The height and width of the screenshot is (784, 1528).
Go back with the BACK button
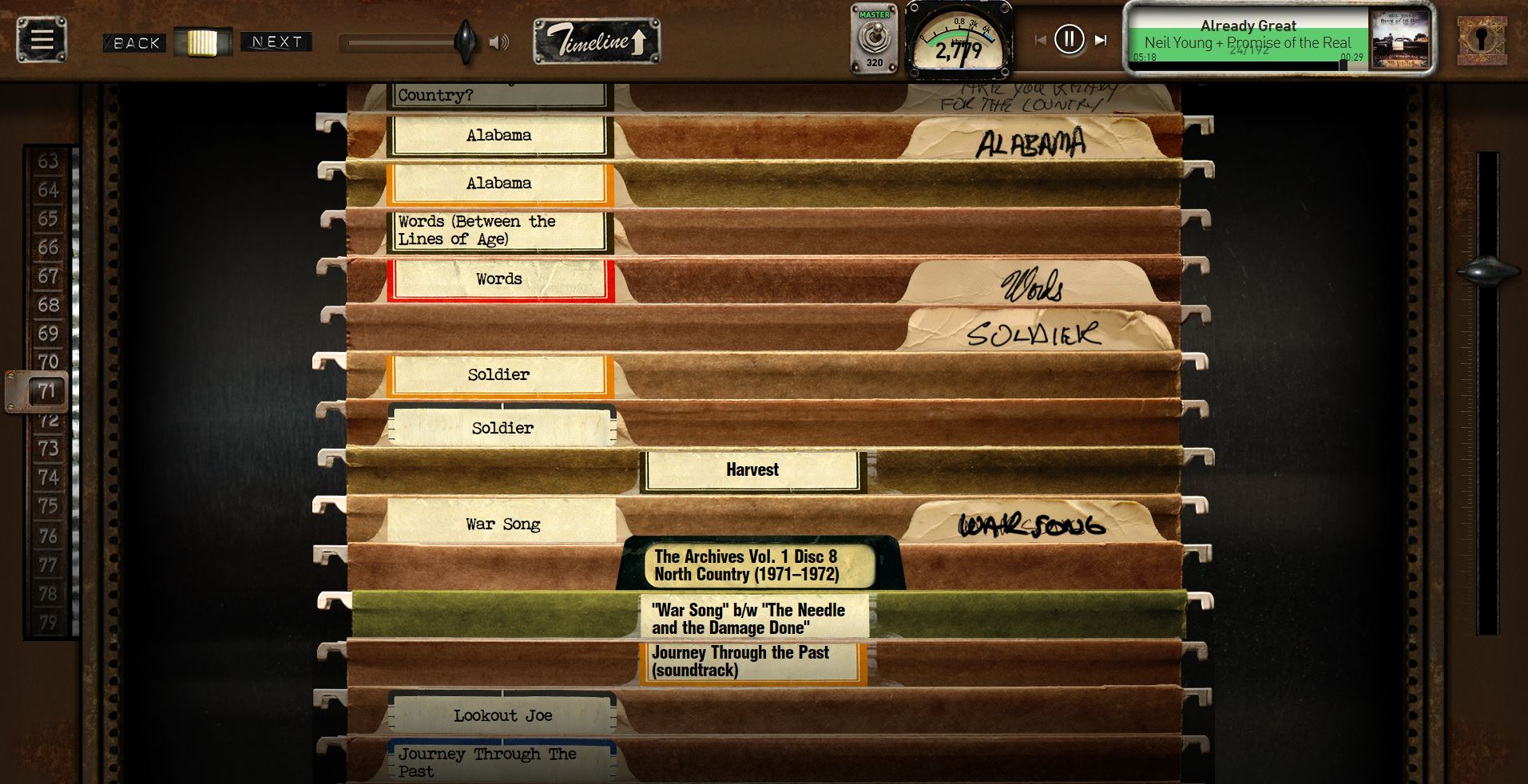[x=135, y=43]
